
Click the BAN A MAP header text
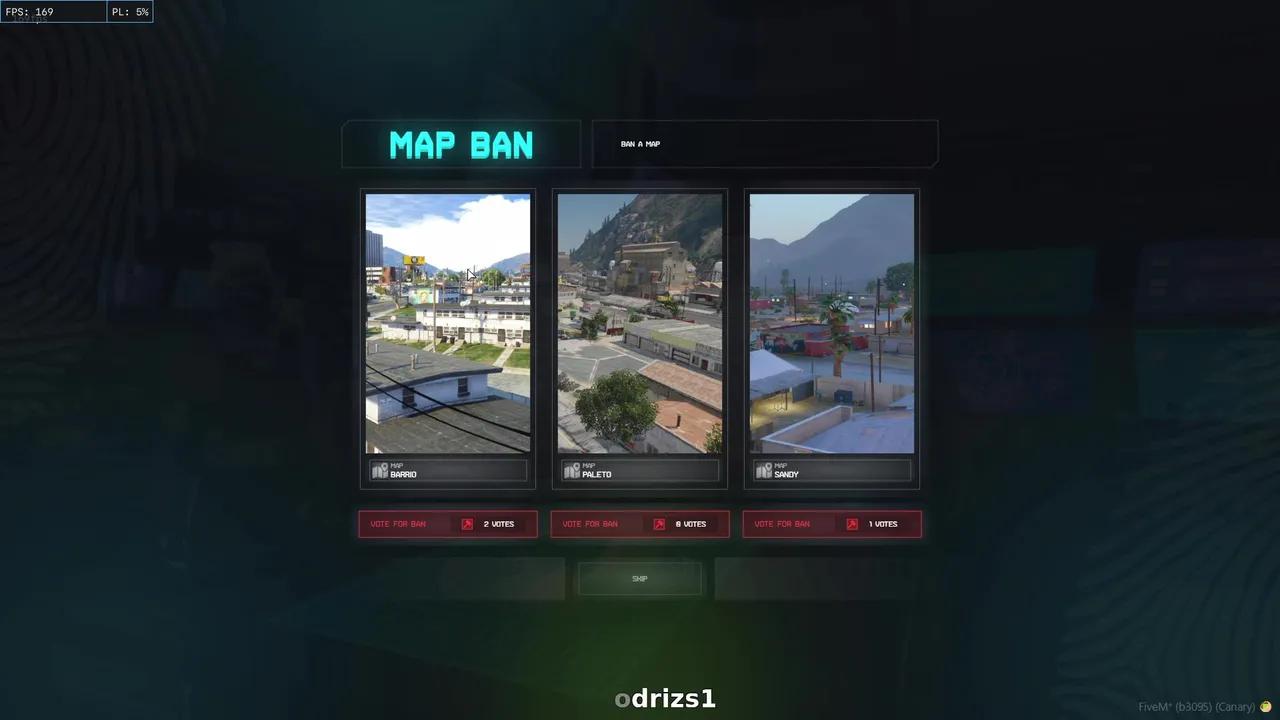click(x=640, y=143)
